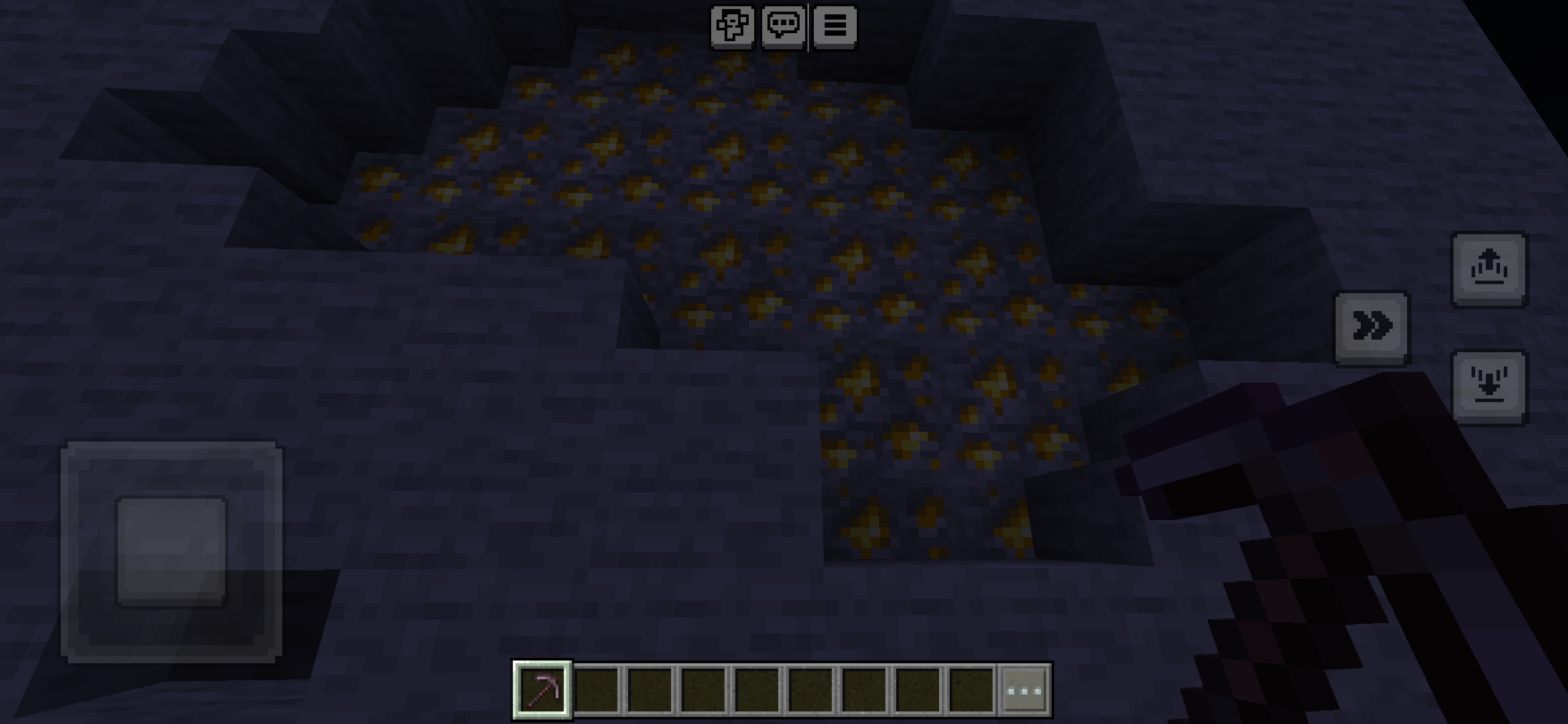Open the pause menu hamburger icon
Screen dimensions: 1568x724
(x=835, y=27)
